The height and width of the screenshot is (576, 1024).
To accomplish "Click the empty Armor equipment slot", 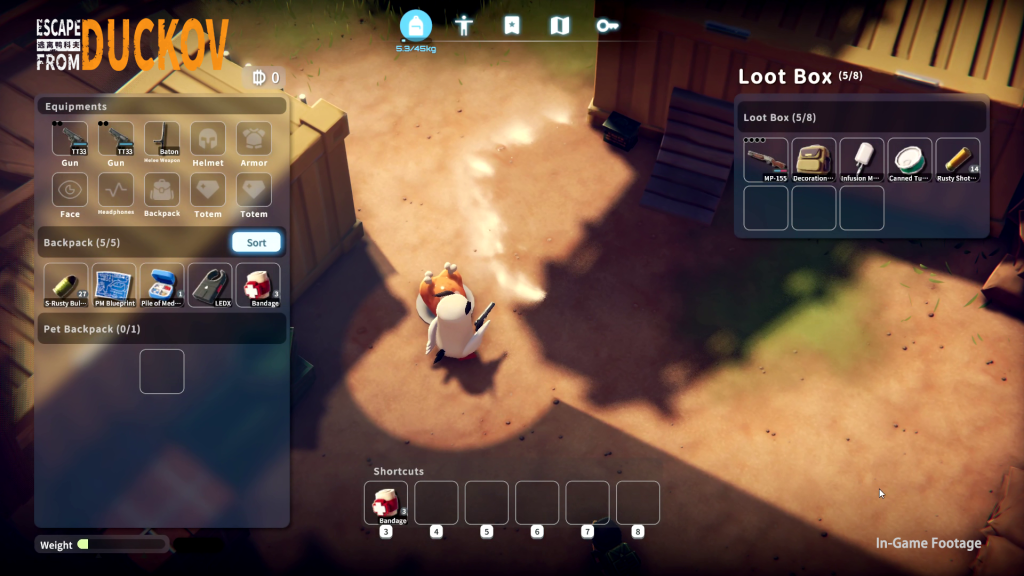I will (x=254, y=139).
